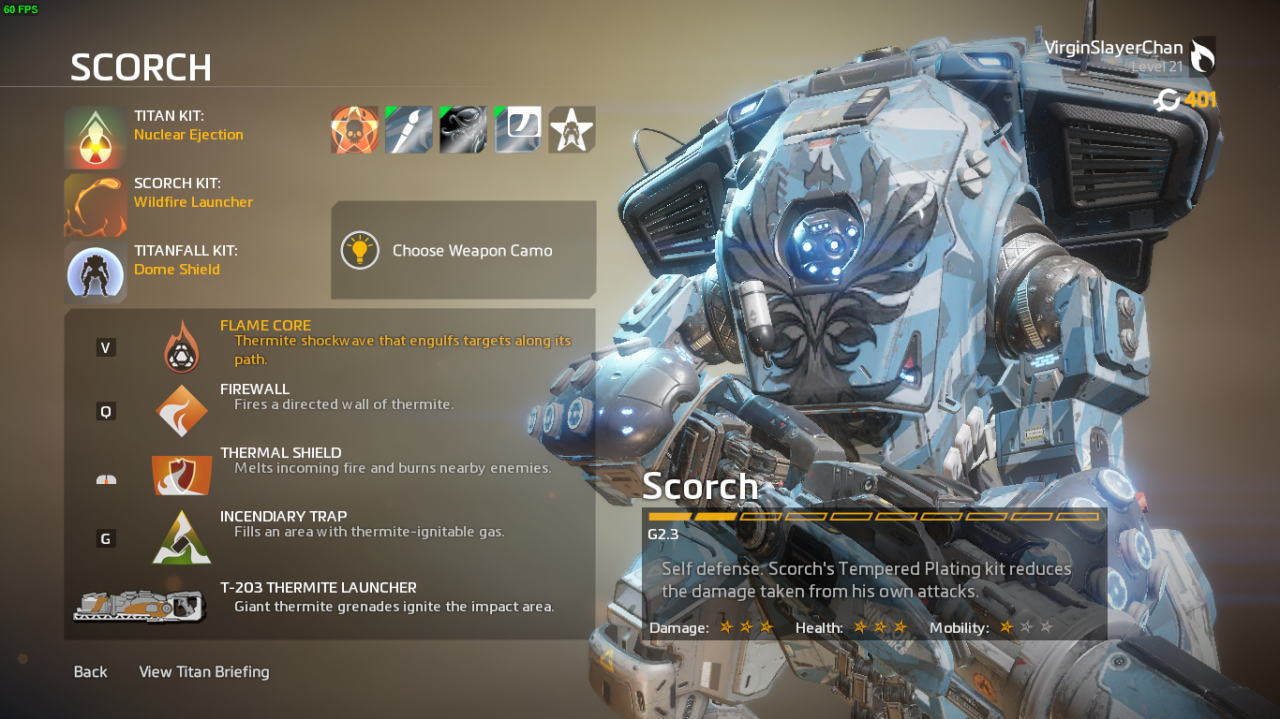Open the Titan Kit Nuclear Ejection slot
The height and width of the screenshot is (719, 1280).
[x=96, y=137]
